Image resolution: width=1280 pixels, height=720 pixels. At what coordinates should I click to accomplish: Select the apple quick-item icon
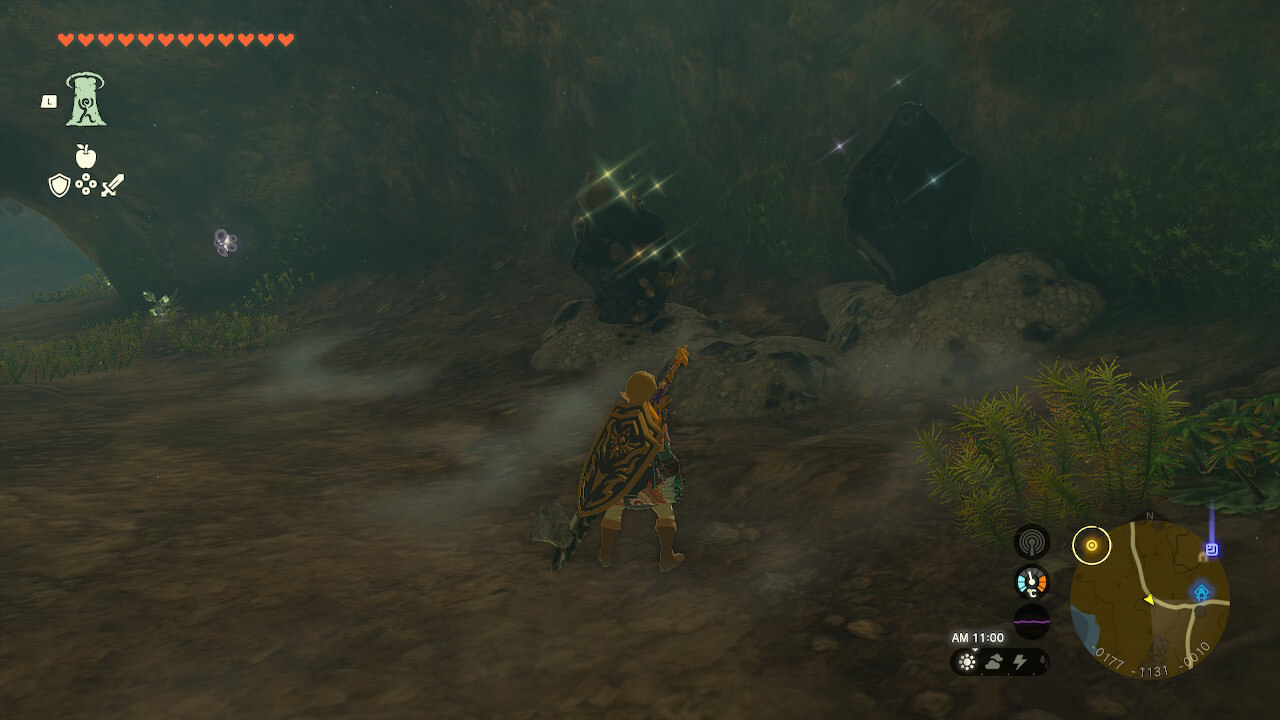point(86,156)
